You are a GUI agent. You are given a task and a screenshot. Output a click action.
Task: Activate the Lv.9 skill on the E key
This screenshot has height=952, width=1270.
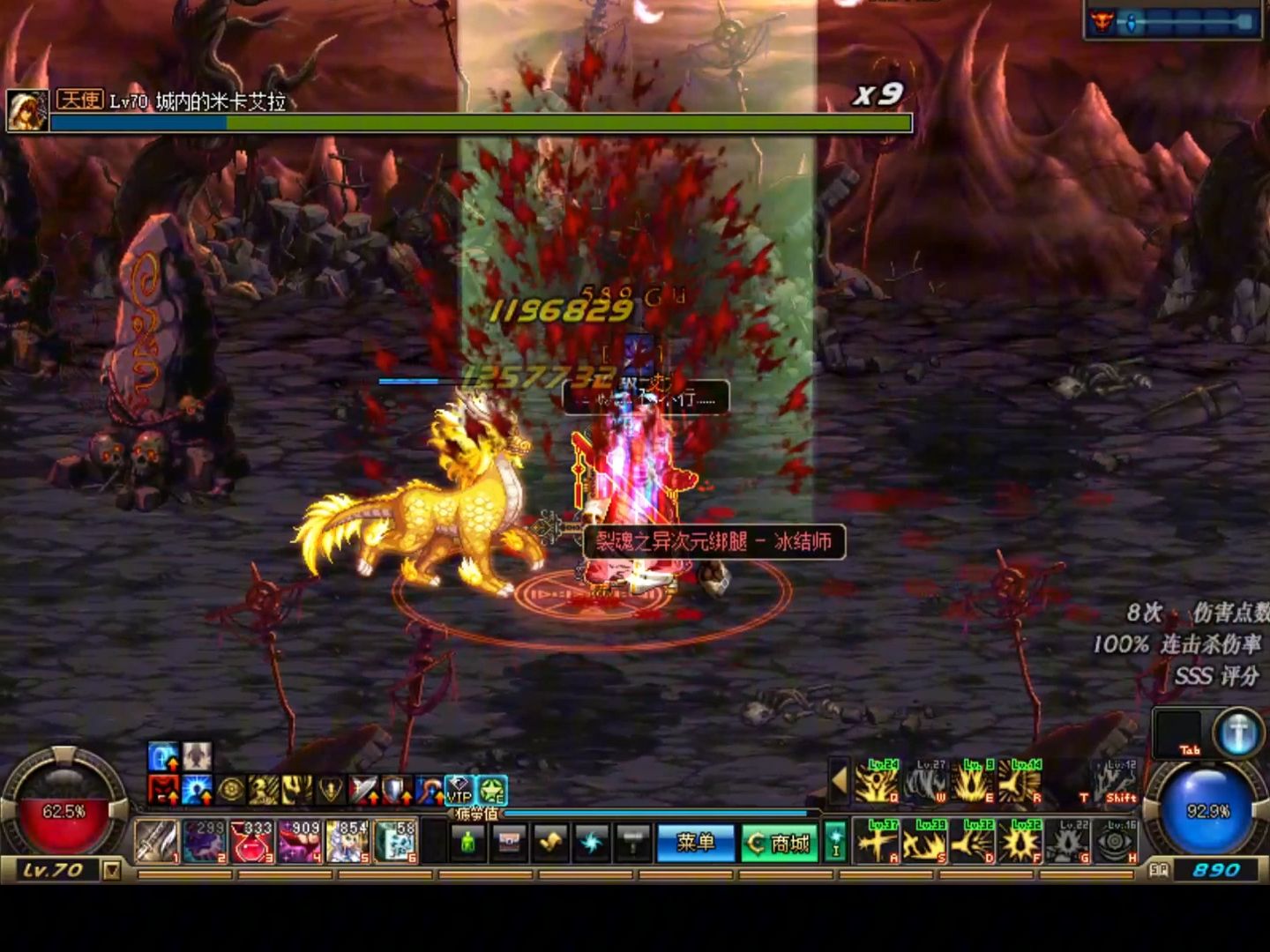pyautogui.click(x=973, y=782)
